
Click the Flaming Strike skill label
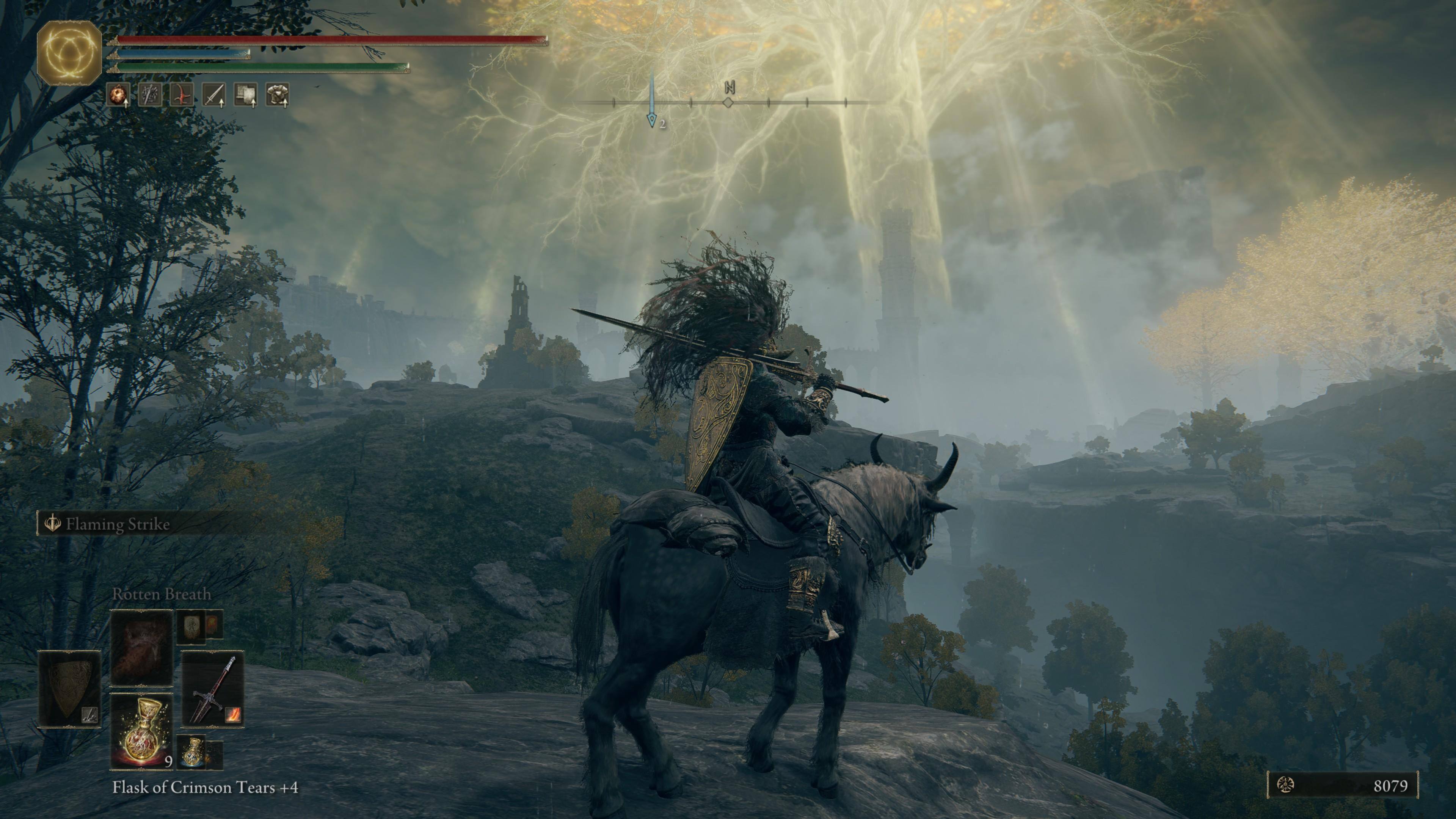117,524
